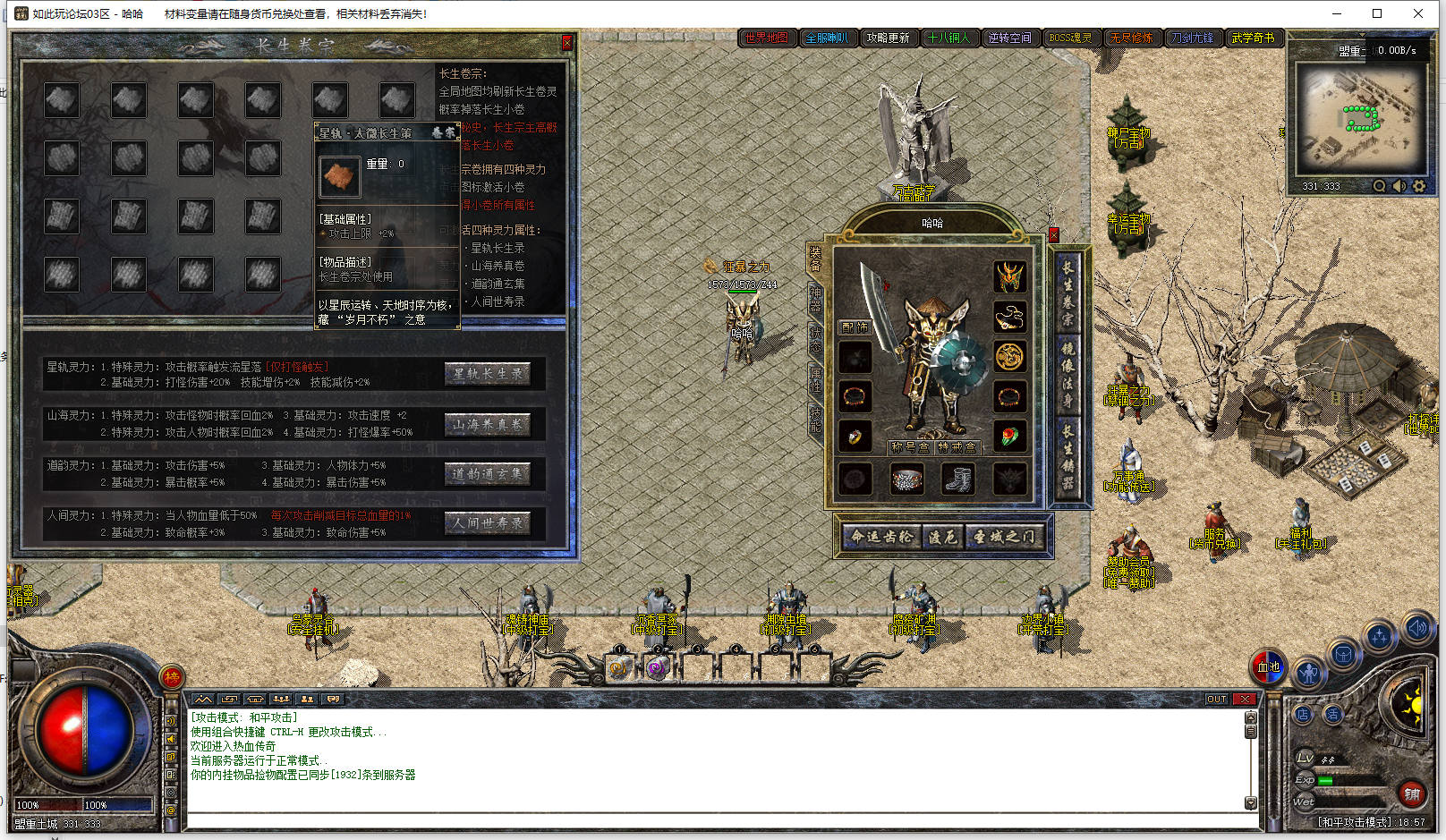
Task: Select the equipped boots slot
Action: (x=957, y=479)
